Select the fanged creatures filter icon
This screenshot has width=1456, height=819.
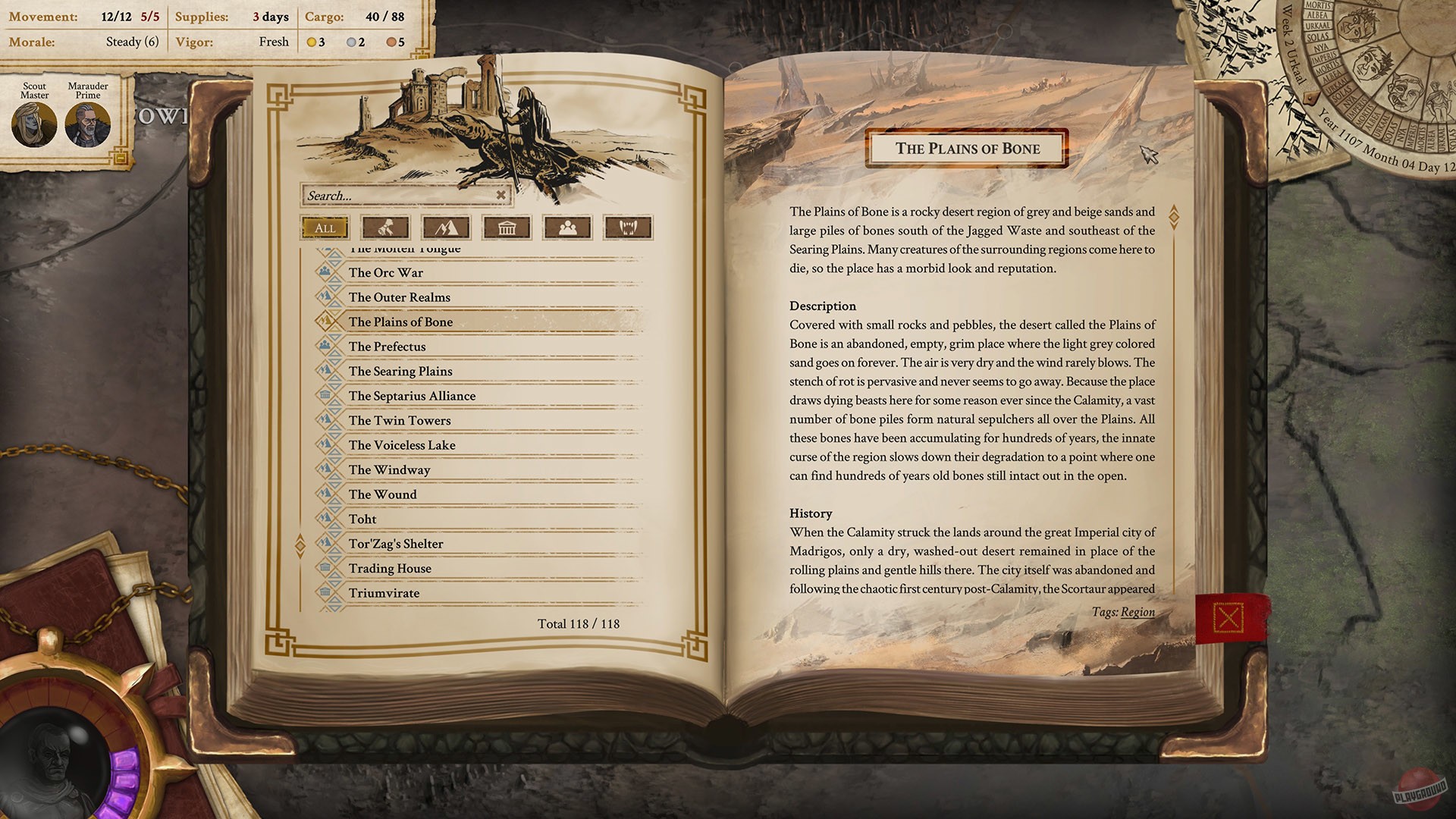point(629,227)
